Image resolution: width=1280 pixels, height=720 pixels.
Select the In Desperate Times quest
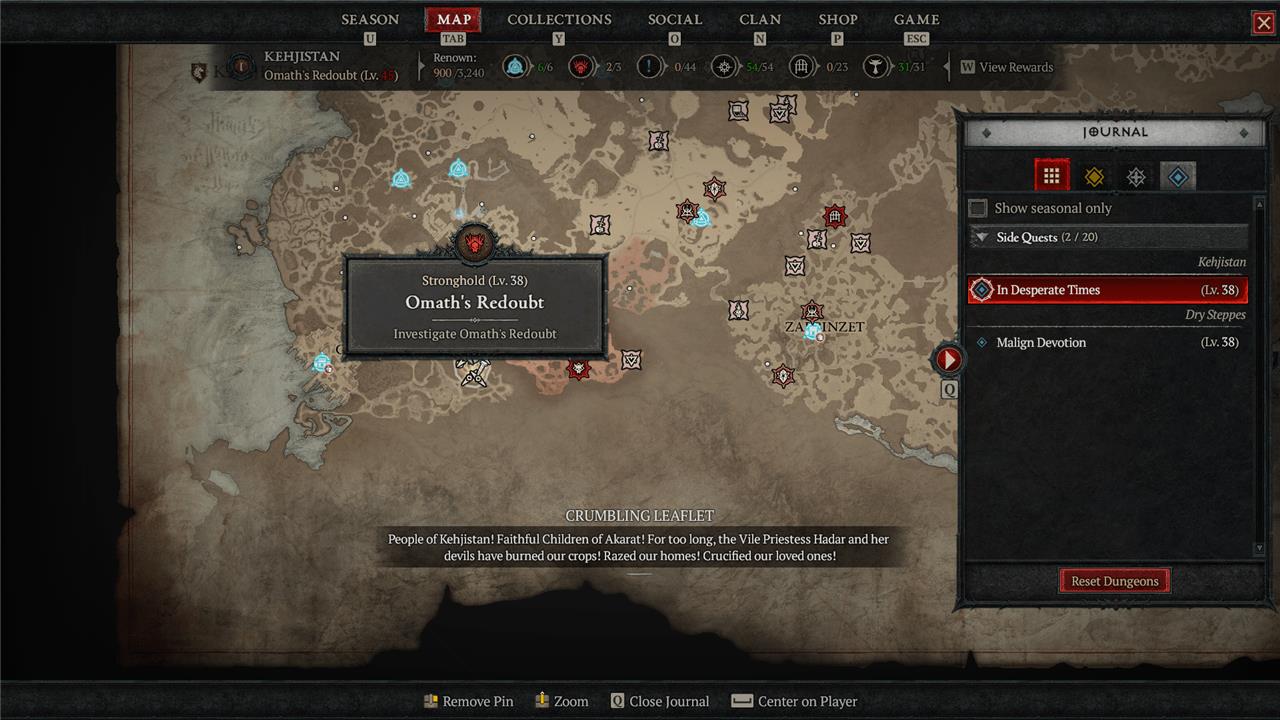(x=1108, y=290)
